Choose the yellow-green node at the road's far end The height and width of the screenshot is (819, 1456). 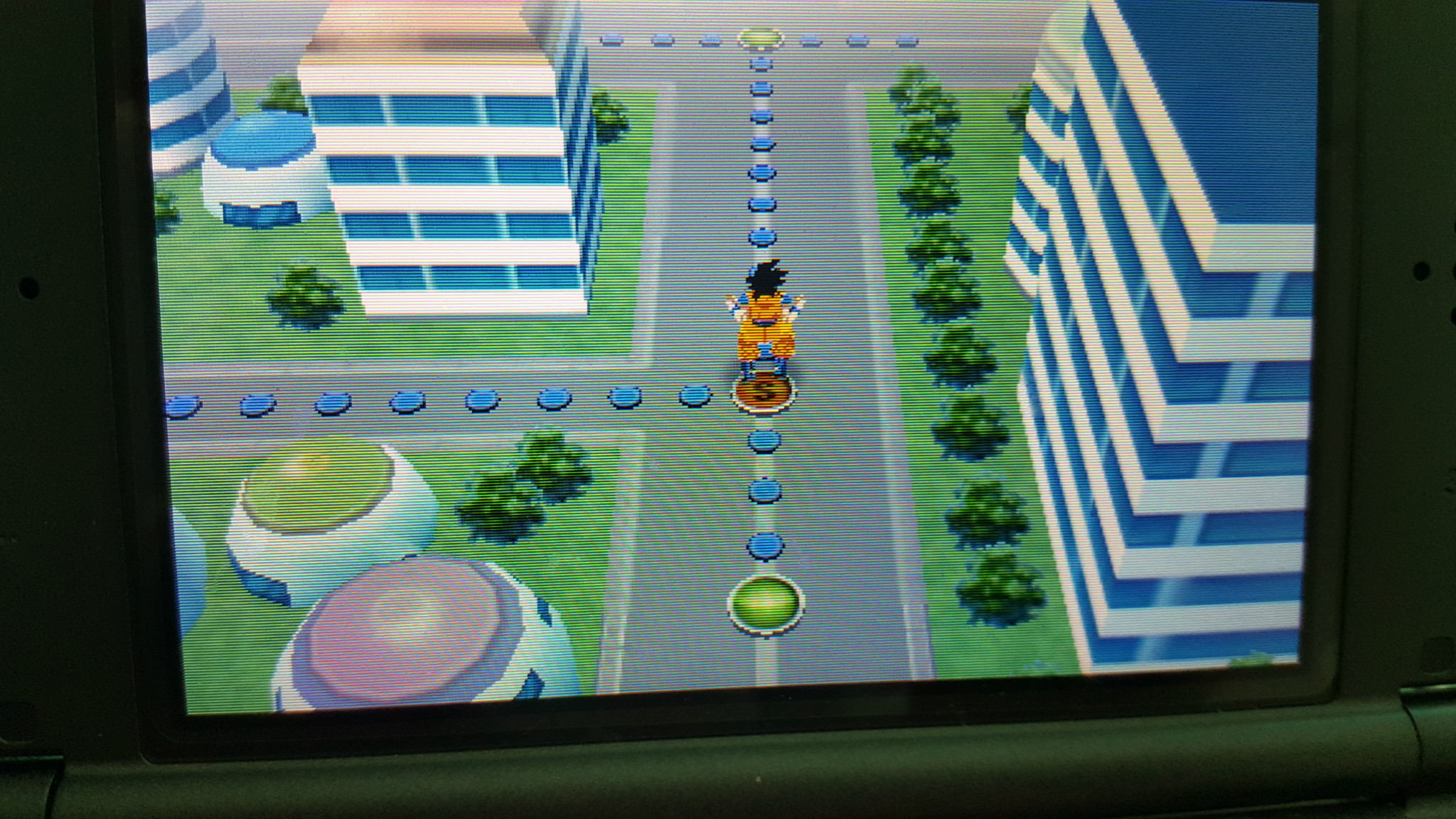(x=760, y=38)
